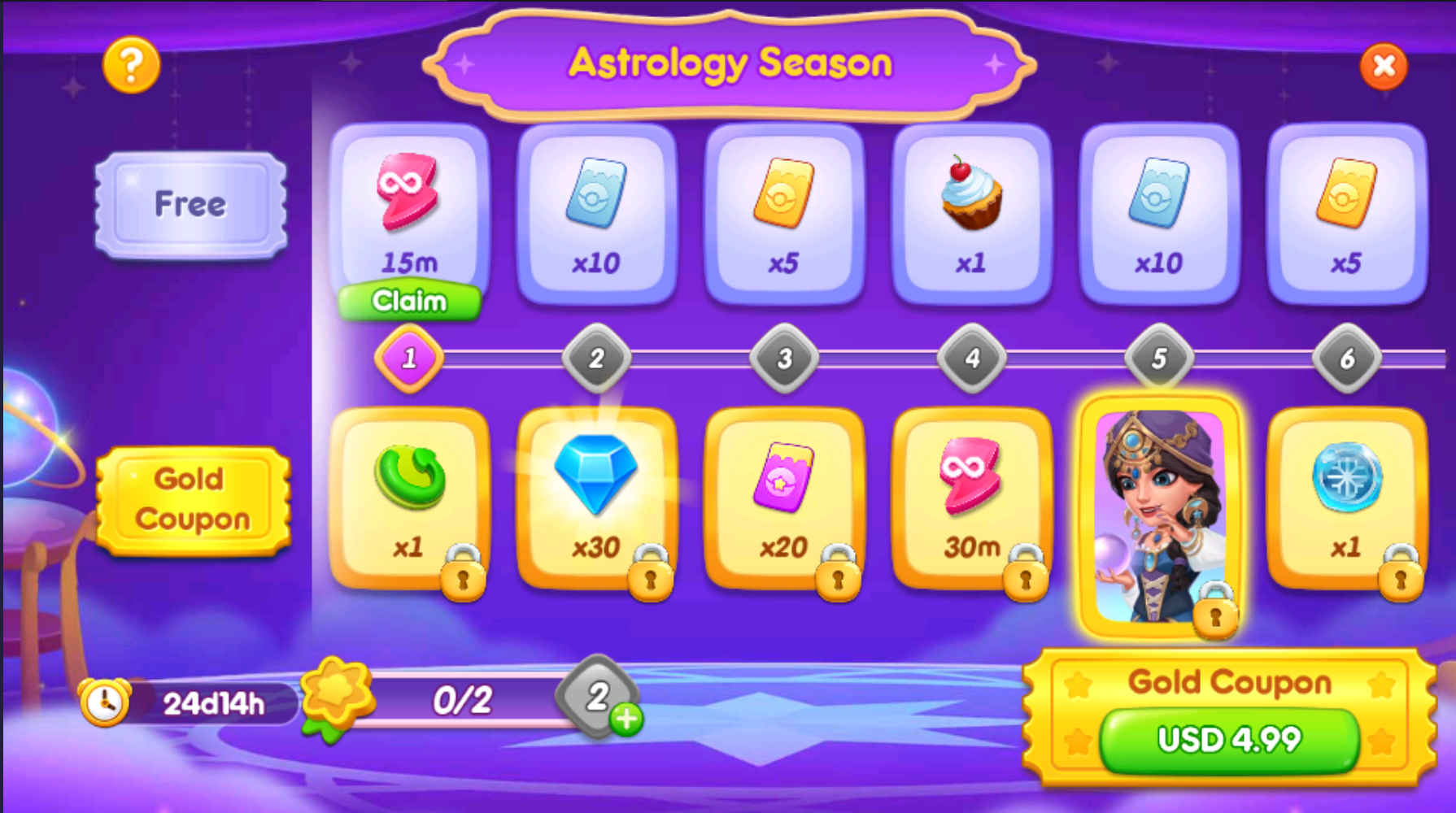Screen dimensions: 1456x813
Task: Buy Gold Coupon for USD 4.99
Action: pos(1229,739)
